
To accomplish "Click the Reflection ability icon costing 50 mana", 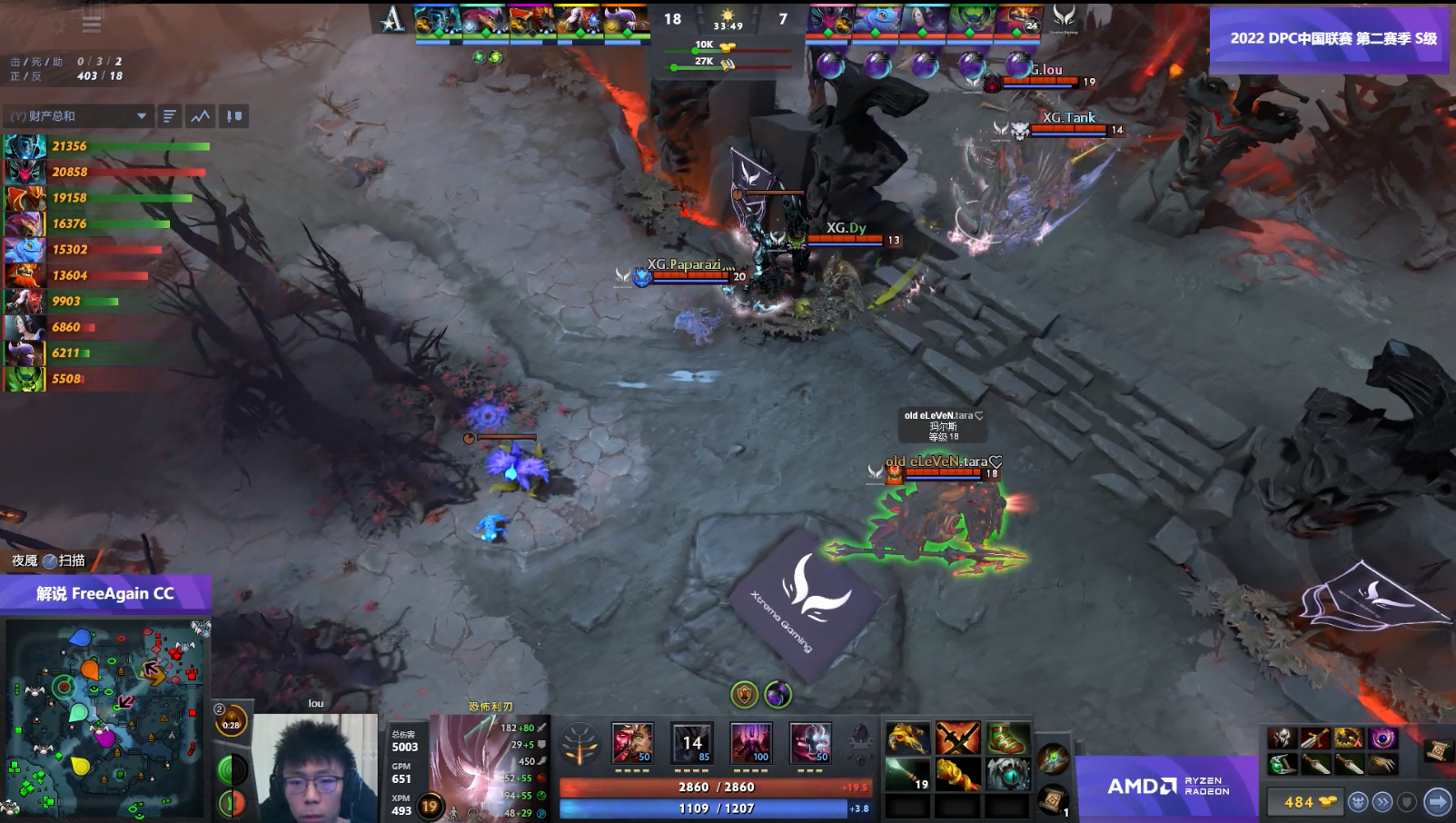I will [632, 743].
